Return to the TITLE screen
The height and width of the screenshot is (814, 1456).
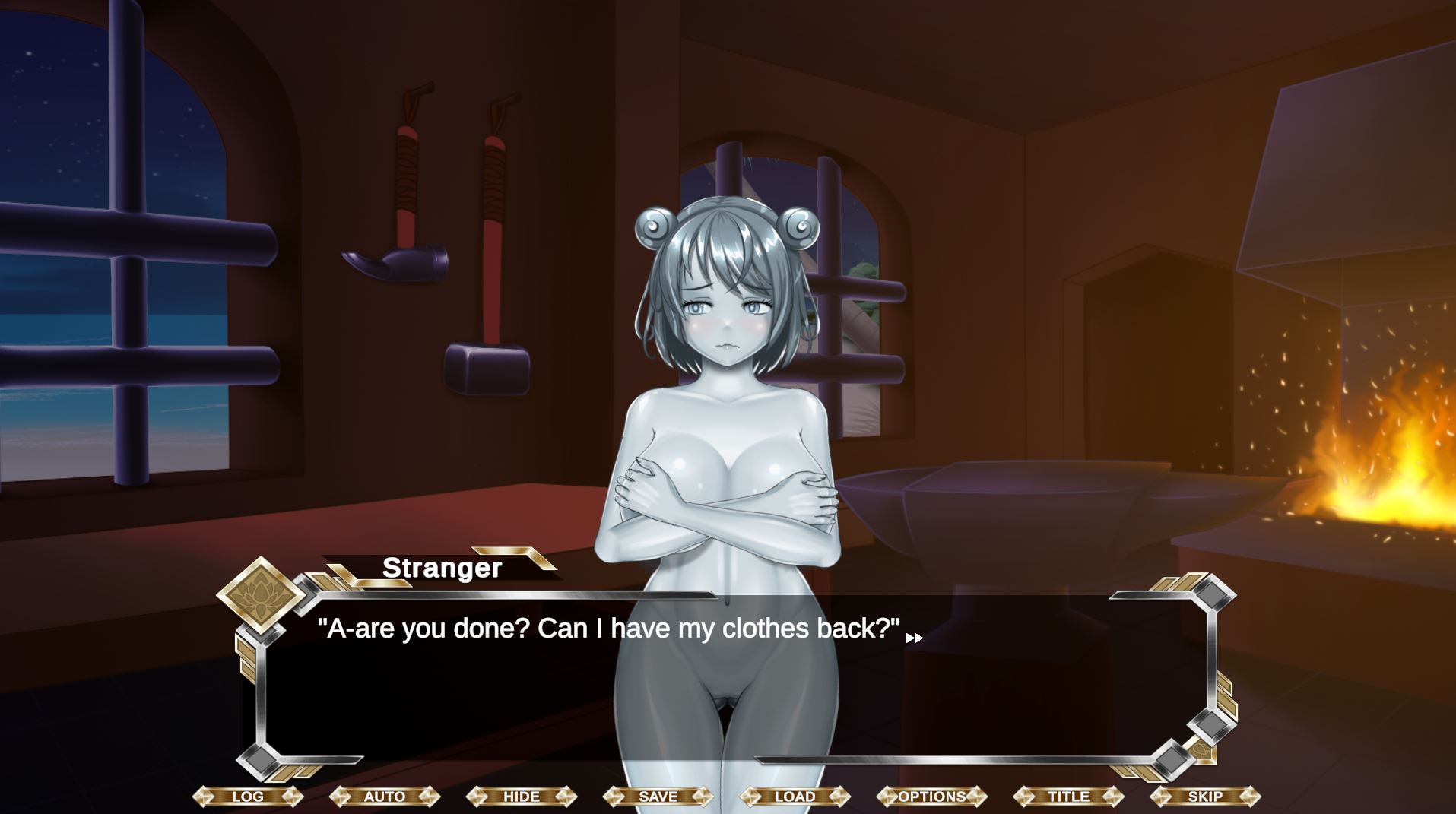1069,797
